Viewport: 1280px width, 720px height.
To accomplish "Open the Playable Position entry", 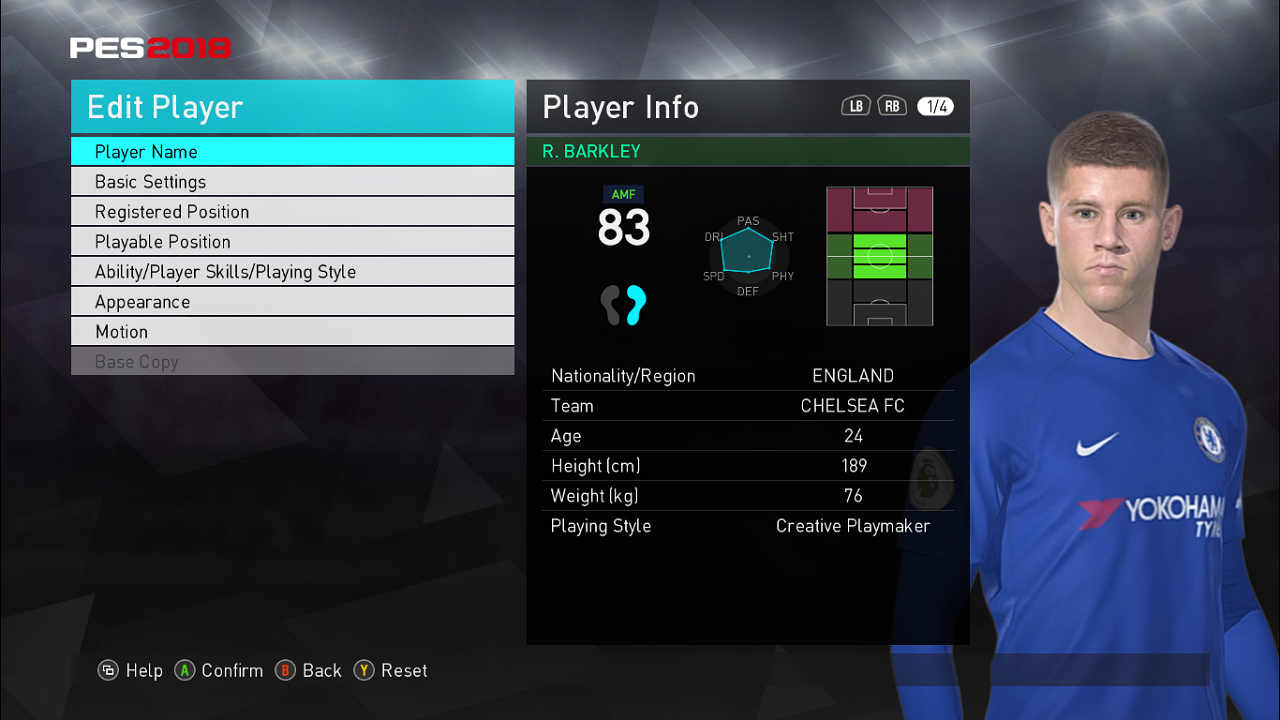I will pyautogui.click(x=292, y=242).
